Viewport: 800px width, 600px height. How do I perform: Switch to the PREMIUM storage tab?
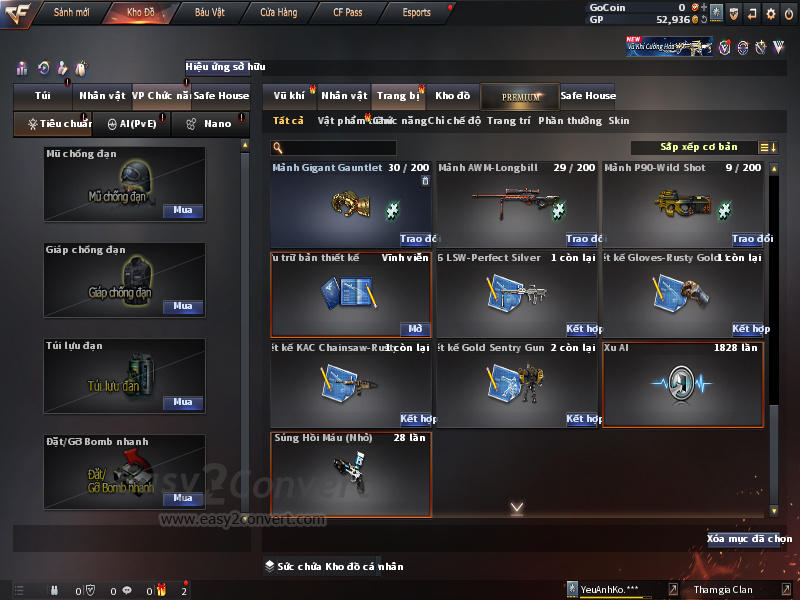pos(520,96)
